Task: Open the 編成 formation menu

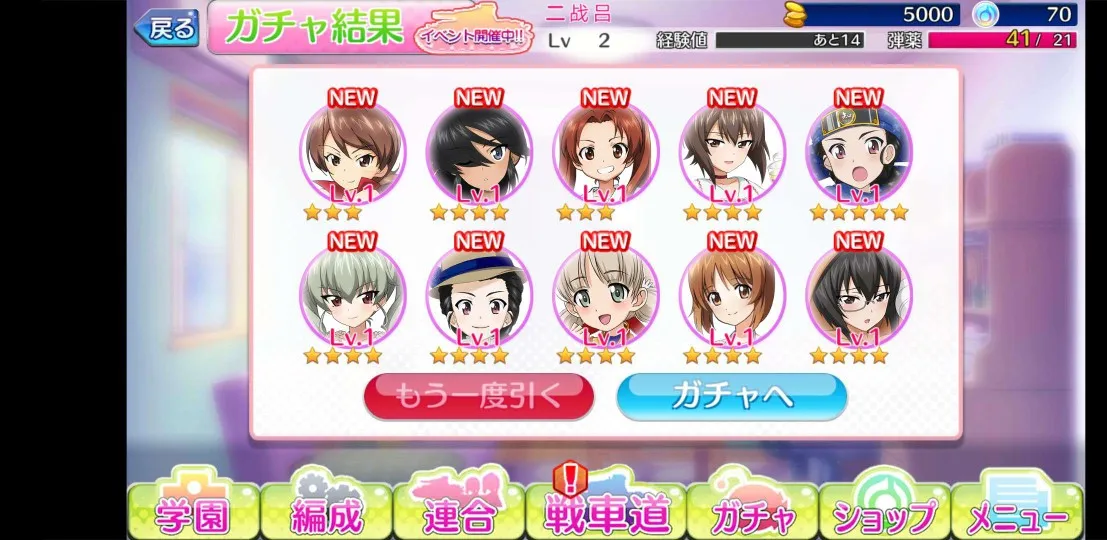Action: coord(326,513)
